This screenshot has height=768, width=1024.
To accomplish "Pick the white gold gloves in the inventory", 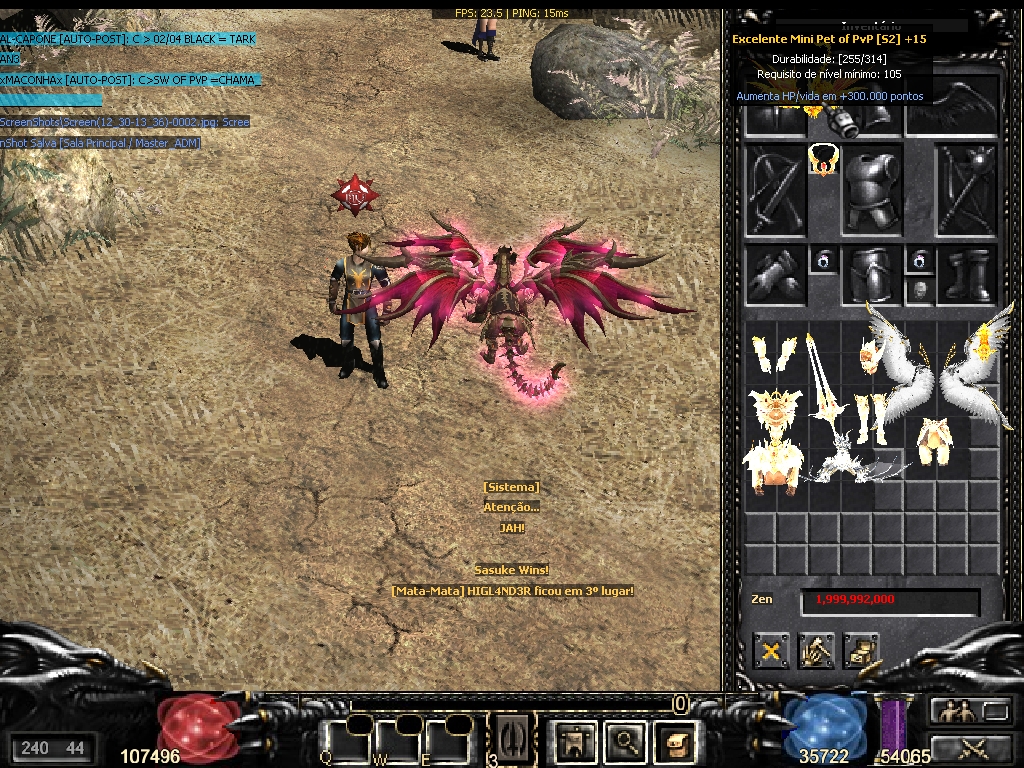I will (773, 355).
